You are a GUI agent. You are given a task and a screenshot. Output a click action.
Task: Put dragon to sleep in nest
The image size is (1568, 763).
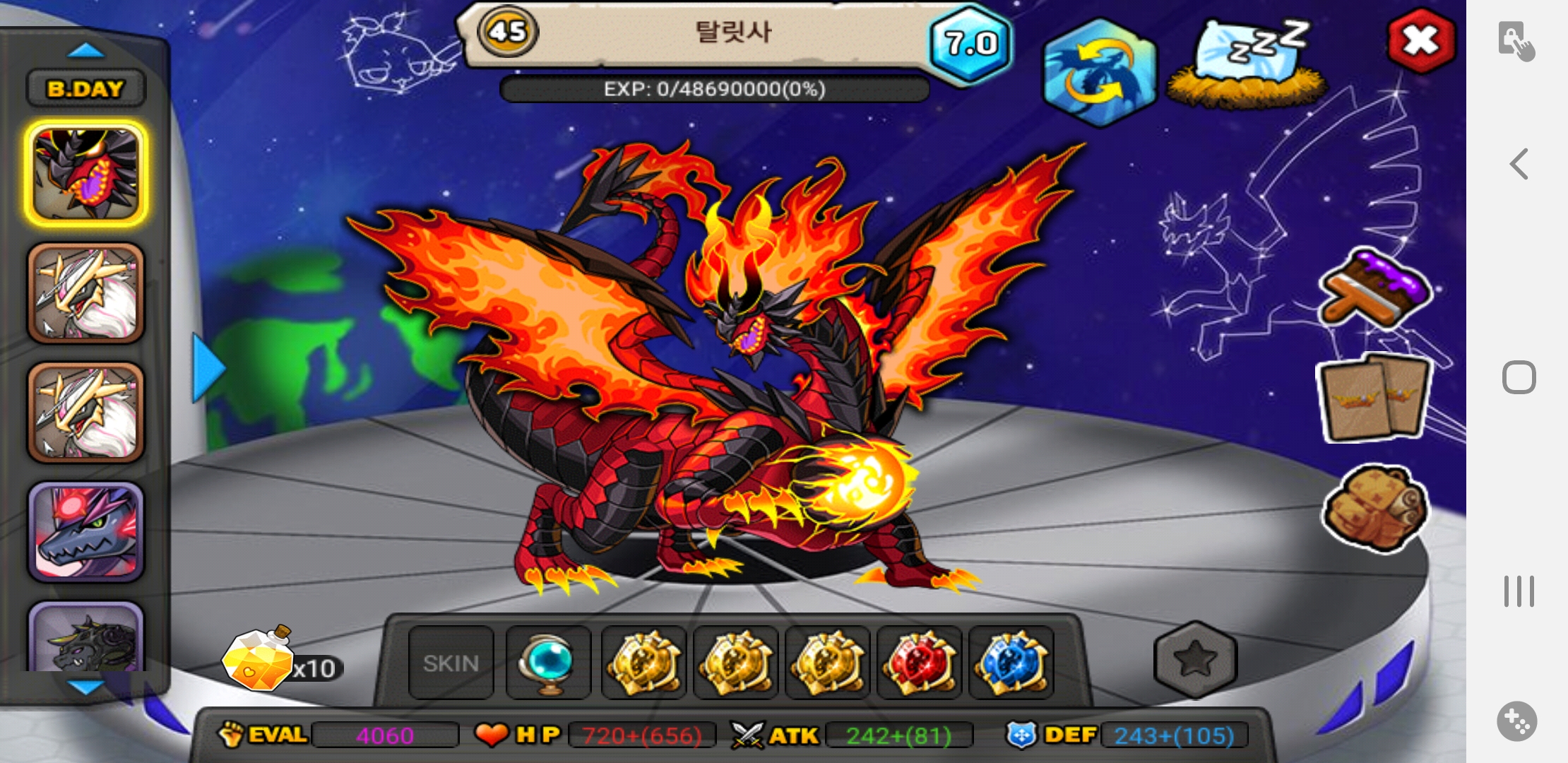coord(1247,65)
